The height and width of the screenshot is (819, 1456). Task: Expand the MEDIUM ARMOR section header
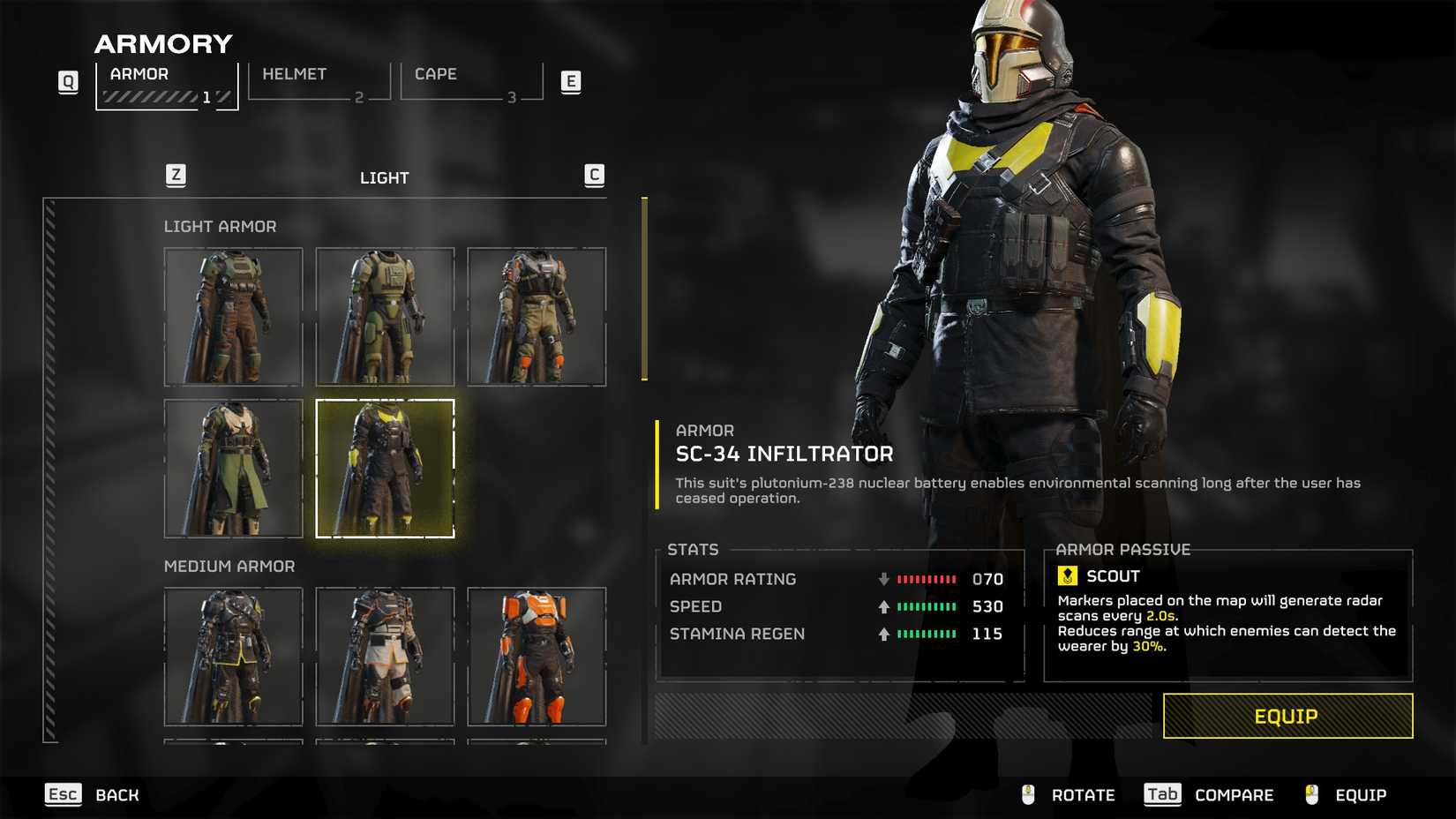point(230,566)
